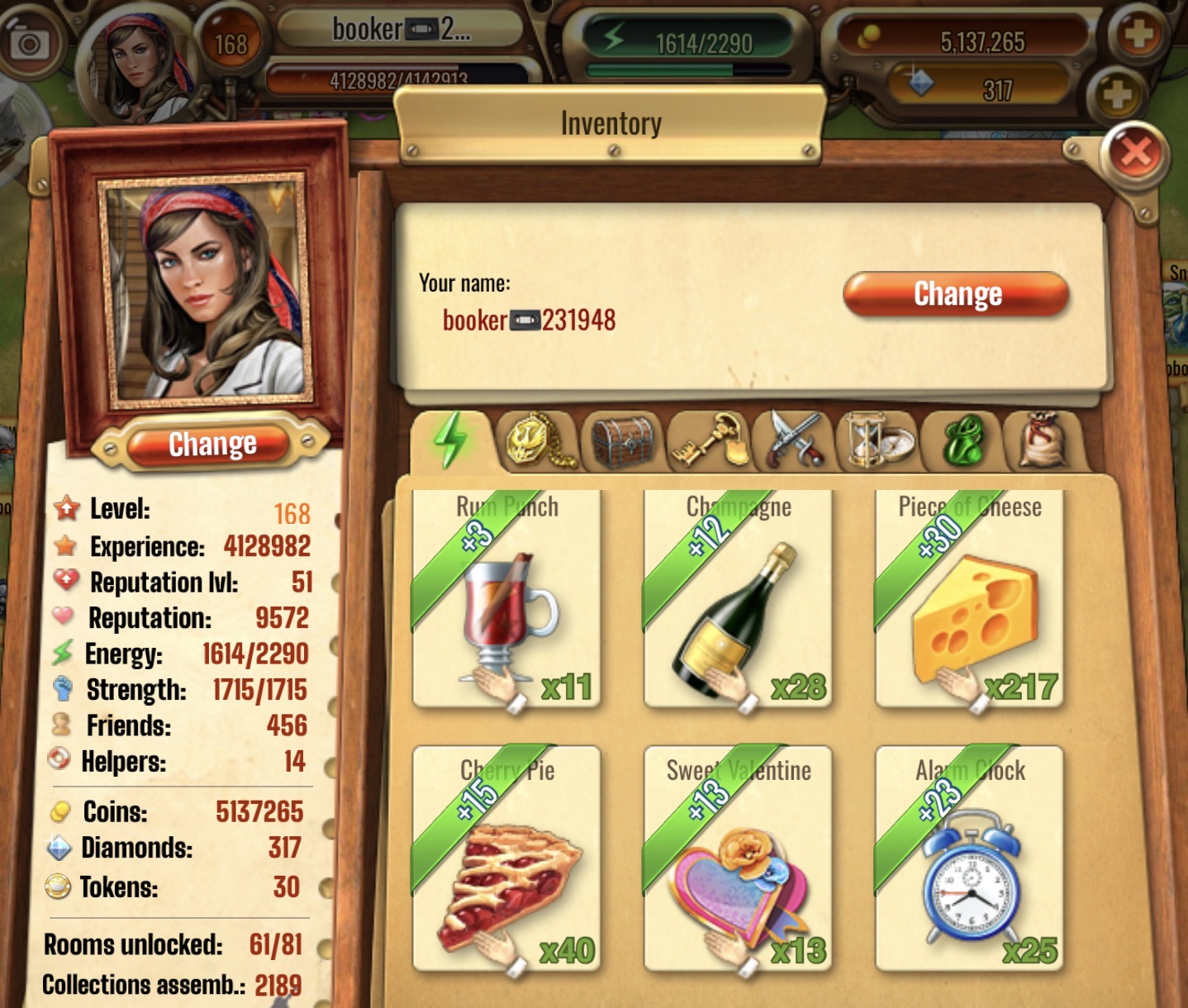Take a screenshot with the camera icon
This screenshot has width=1188, height=1008.
29,43
